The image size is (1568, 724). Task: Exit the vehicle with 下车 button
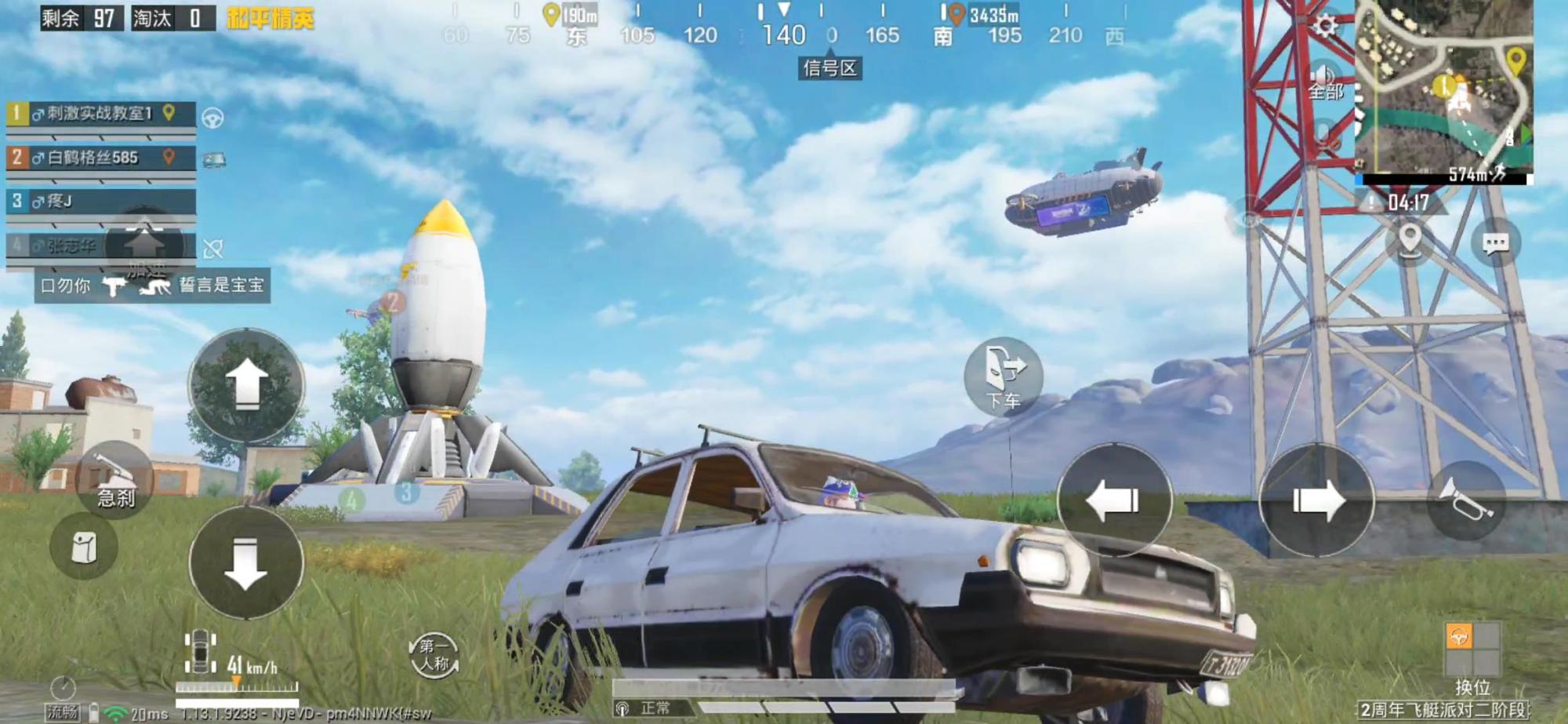click(1003, 377)
